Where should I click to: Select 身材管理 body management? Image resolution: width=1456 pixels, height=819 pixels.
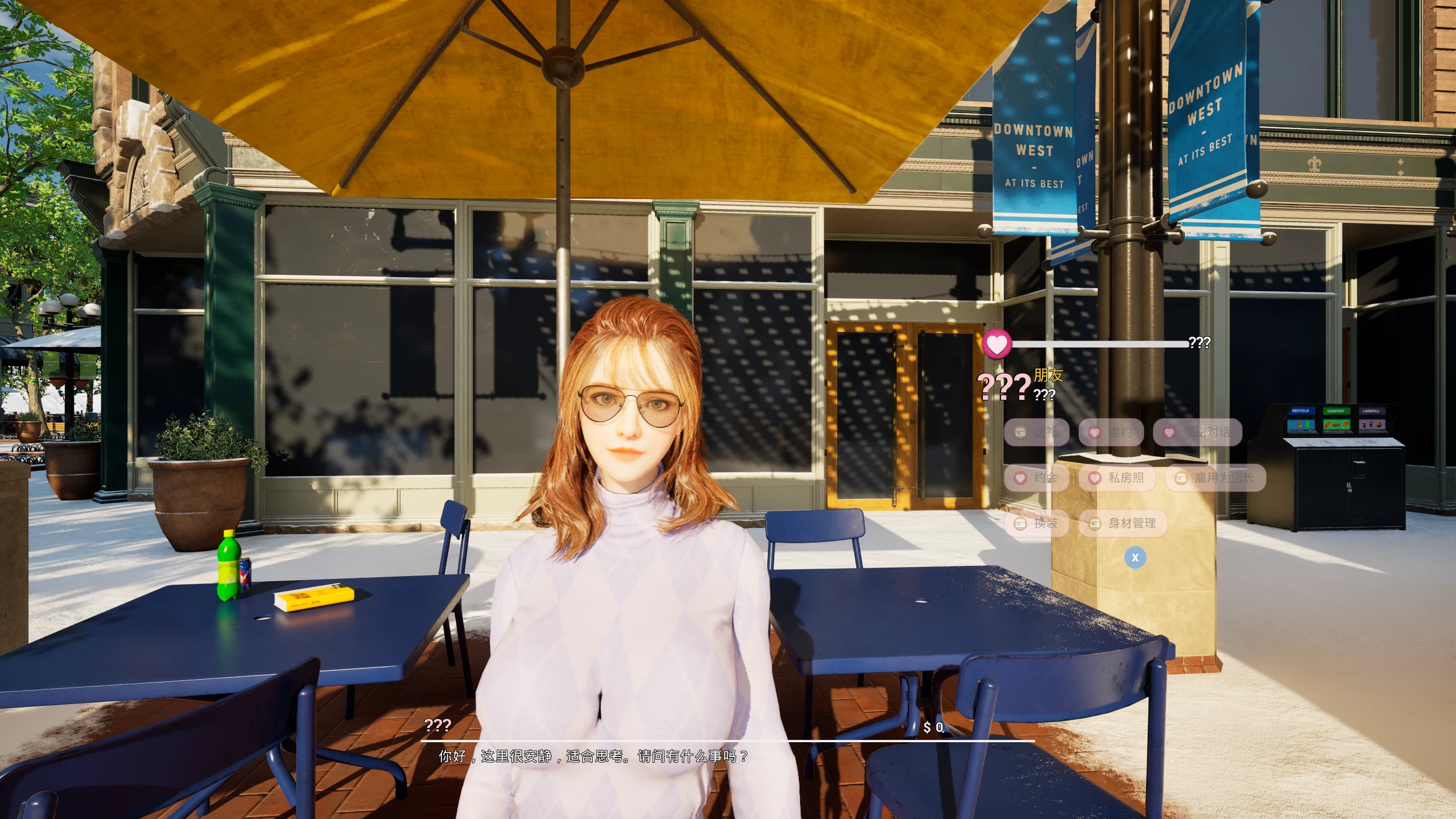click(x=1123, y=523)
